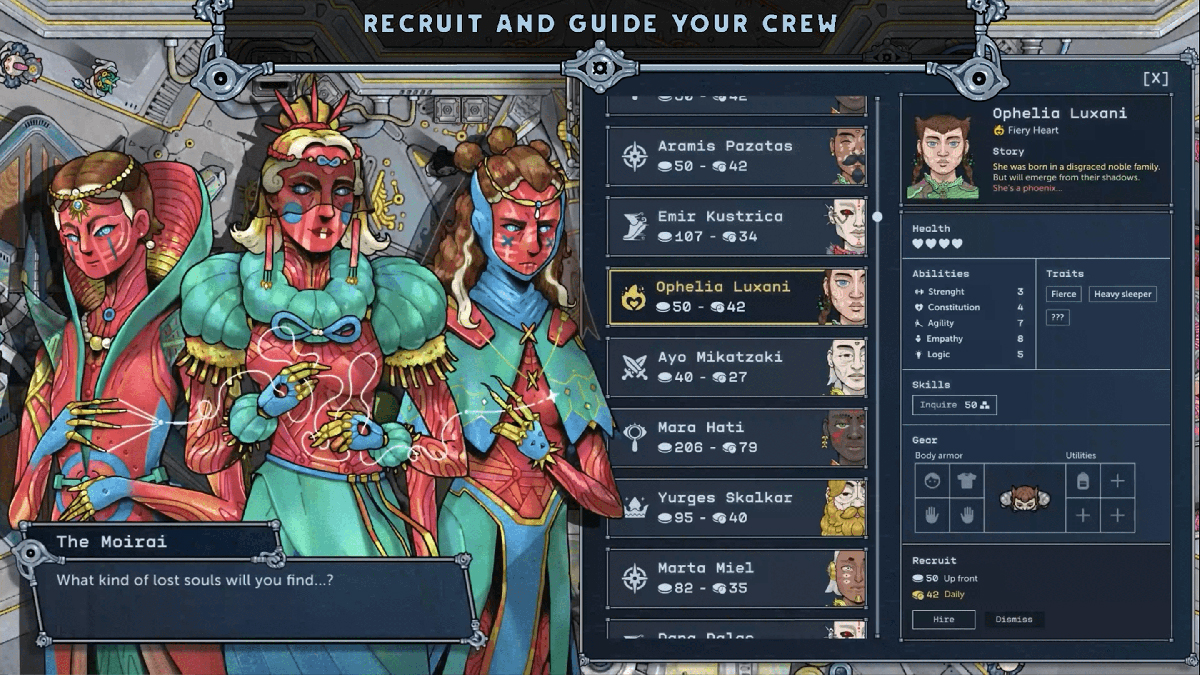Click the recruit list scrollbar handle

click(877, 216)
